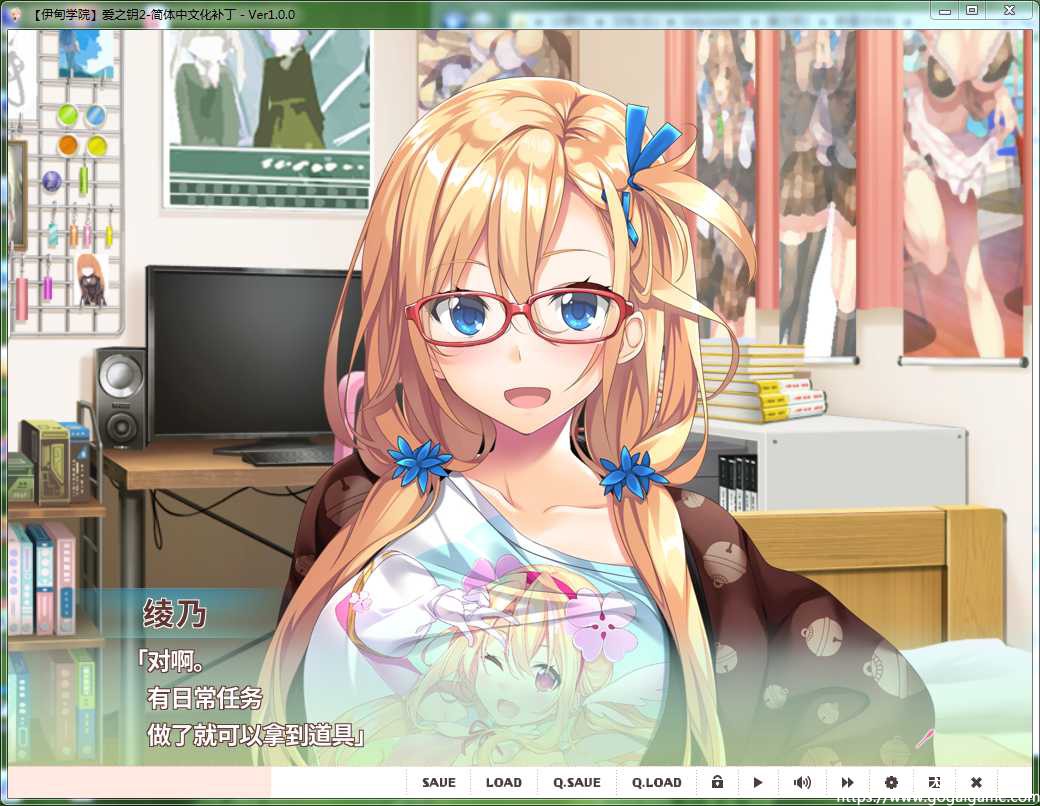The width and height of the screenshot is (1040, 806).
Task: Open settings via the gear icon
Action: click(x=891, y=782)
